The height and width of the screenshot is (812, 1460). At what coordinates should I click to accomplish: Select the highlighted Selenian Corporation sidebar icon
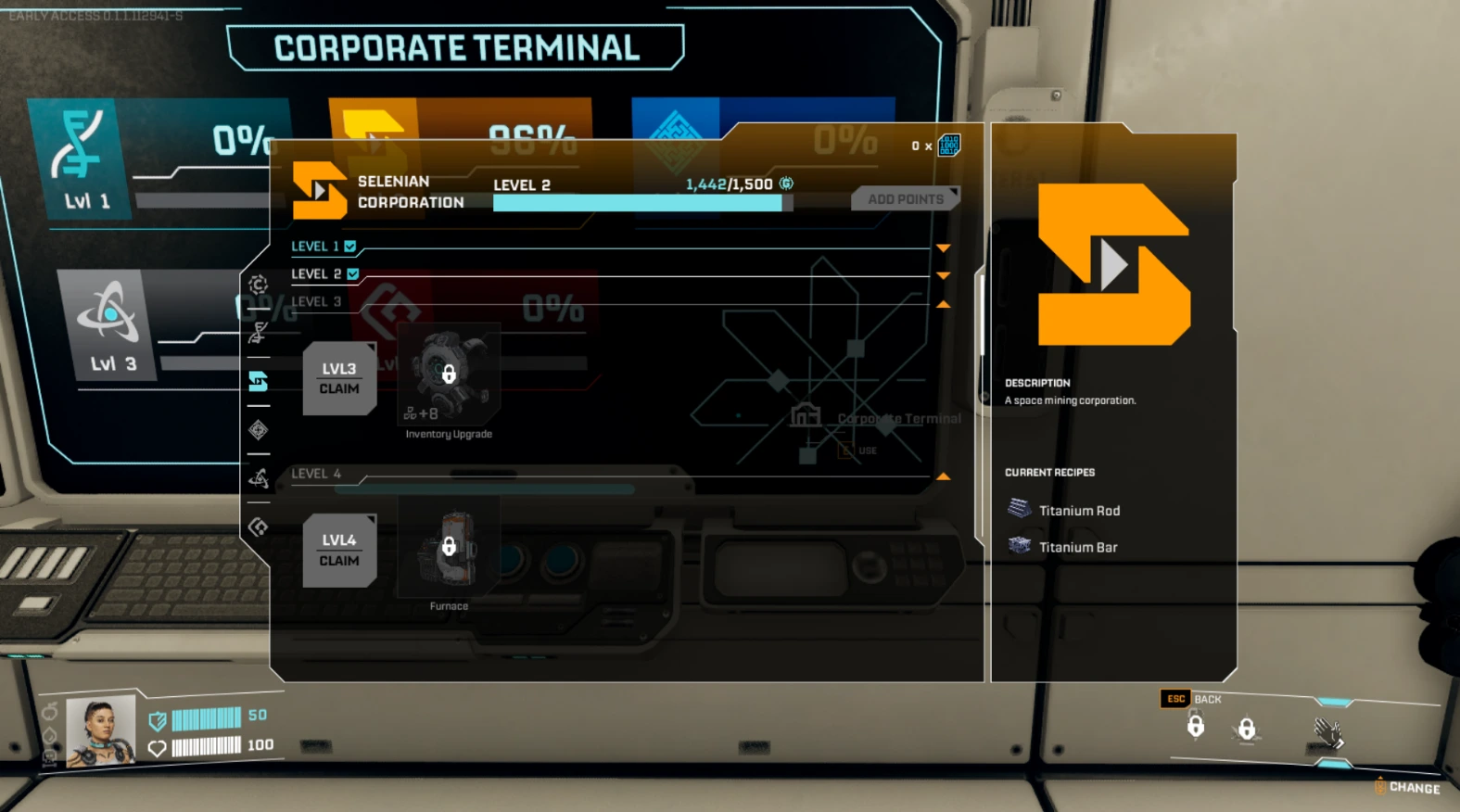point(259,382)
